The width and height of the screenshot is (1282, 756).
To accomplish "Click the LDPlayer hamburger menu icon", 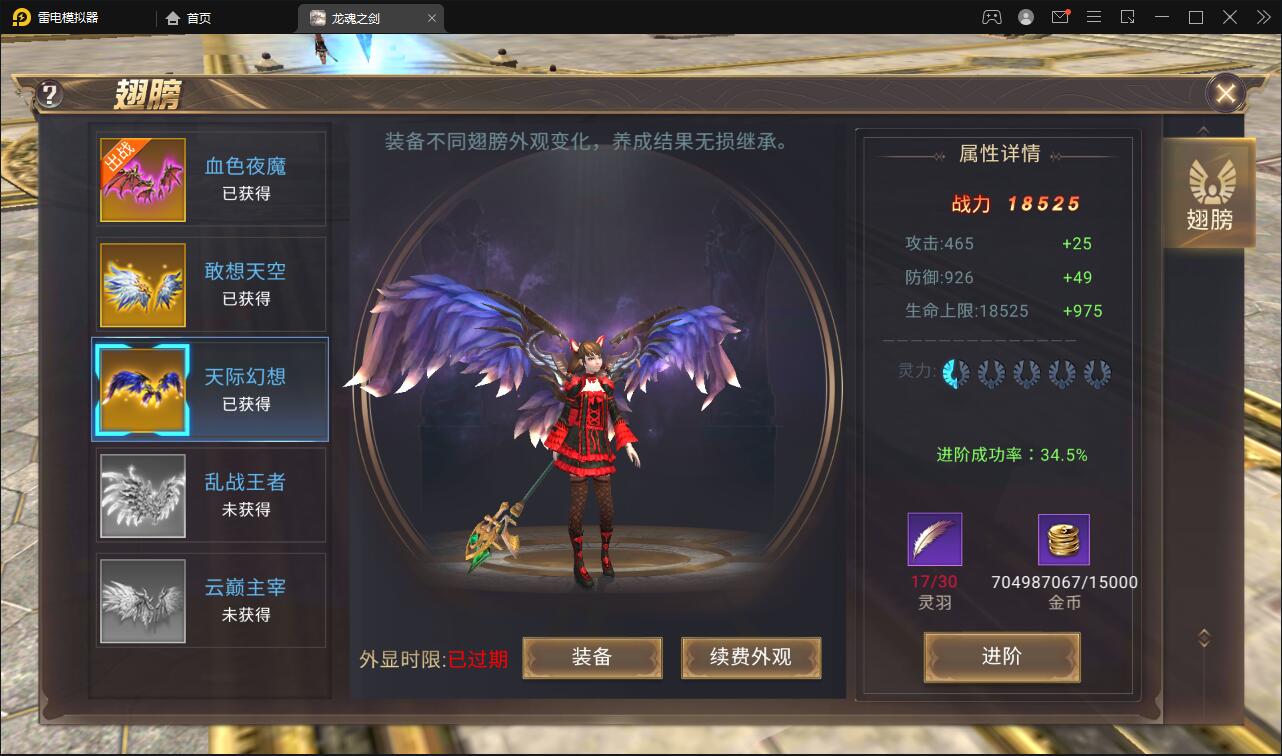I will [1094, 16].
